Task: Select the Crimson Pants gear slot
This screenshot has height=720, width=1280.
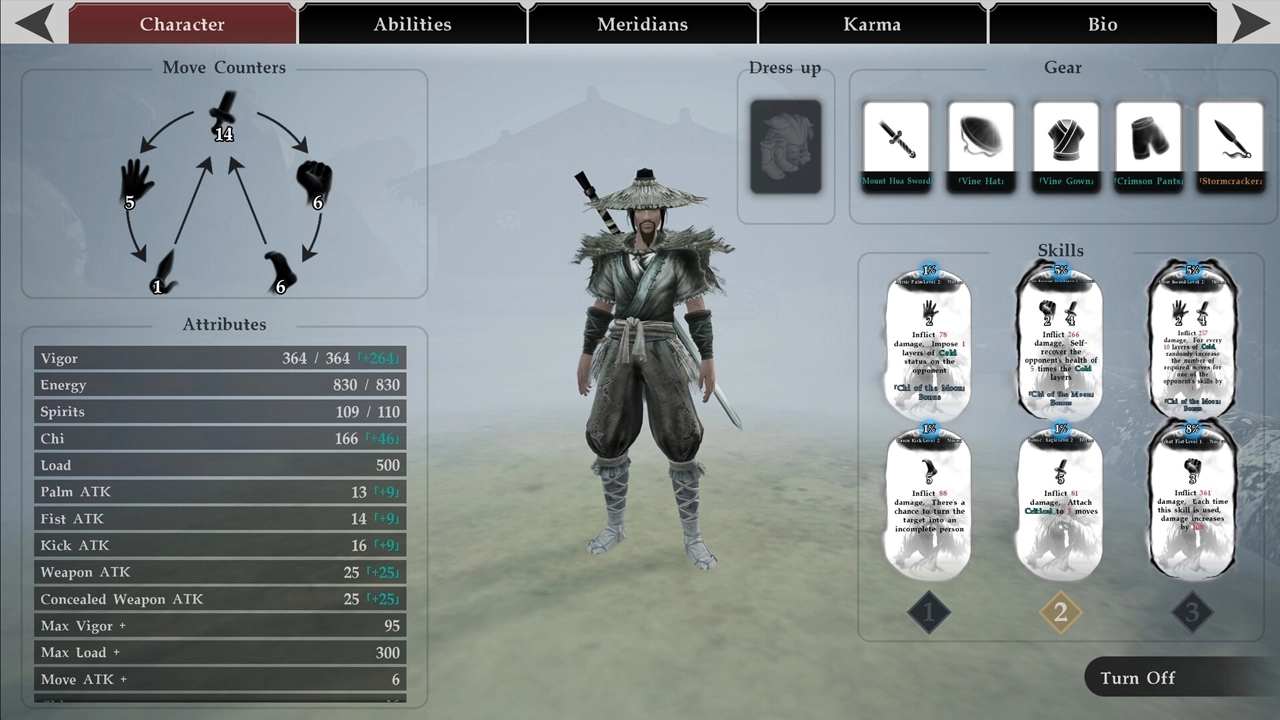Action: click(x=1148, y=145)
